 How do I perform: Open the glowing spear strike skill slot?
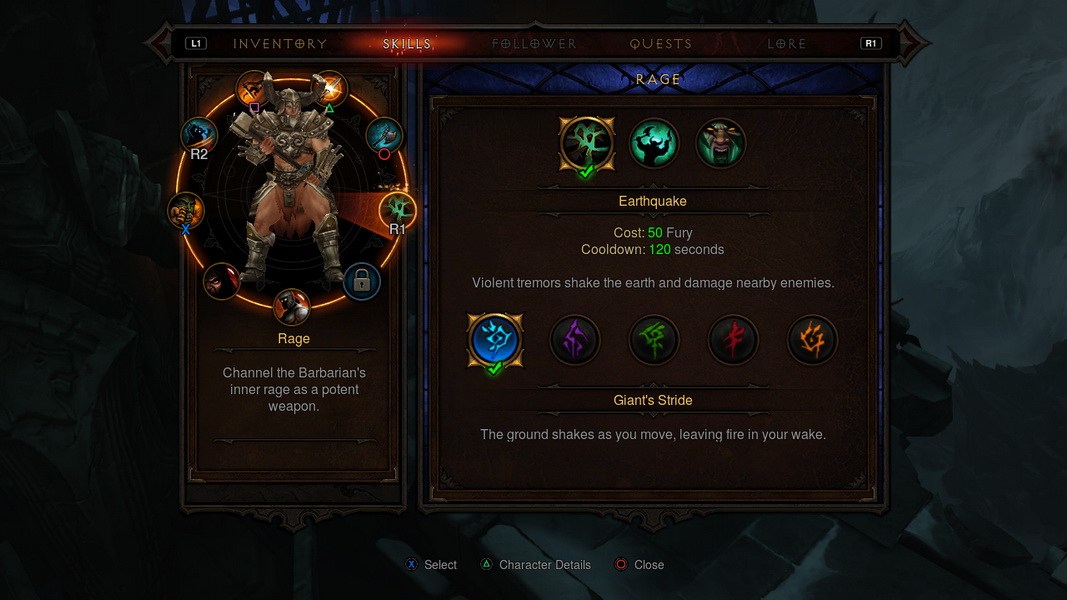point(328,88)
